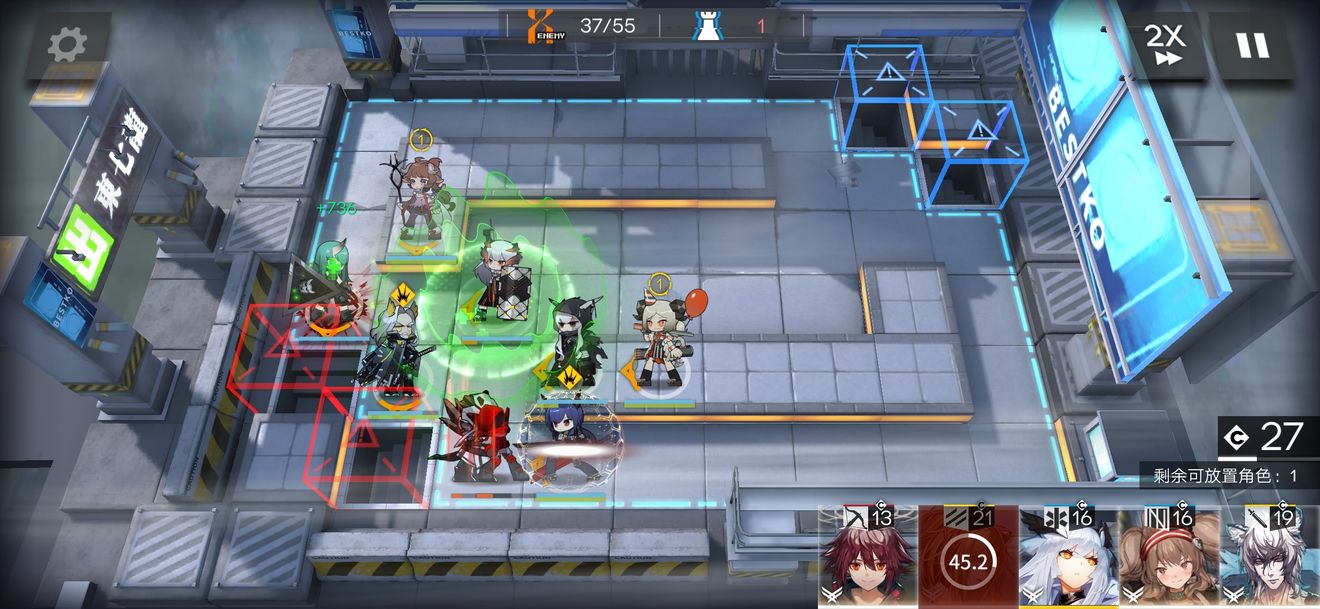Viewport: 1320px width, 609px height.
Task: Pick the white-haired medic card costing 16
Action: (1068, 558)
